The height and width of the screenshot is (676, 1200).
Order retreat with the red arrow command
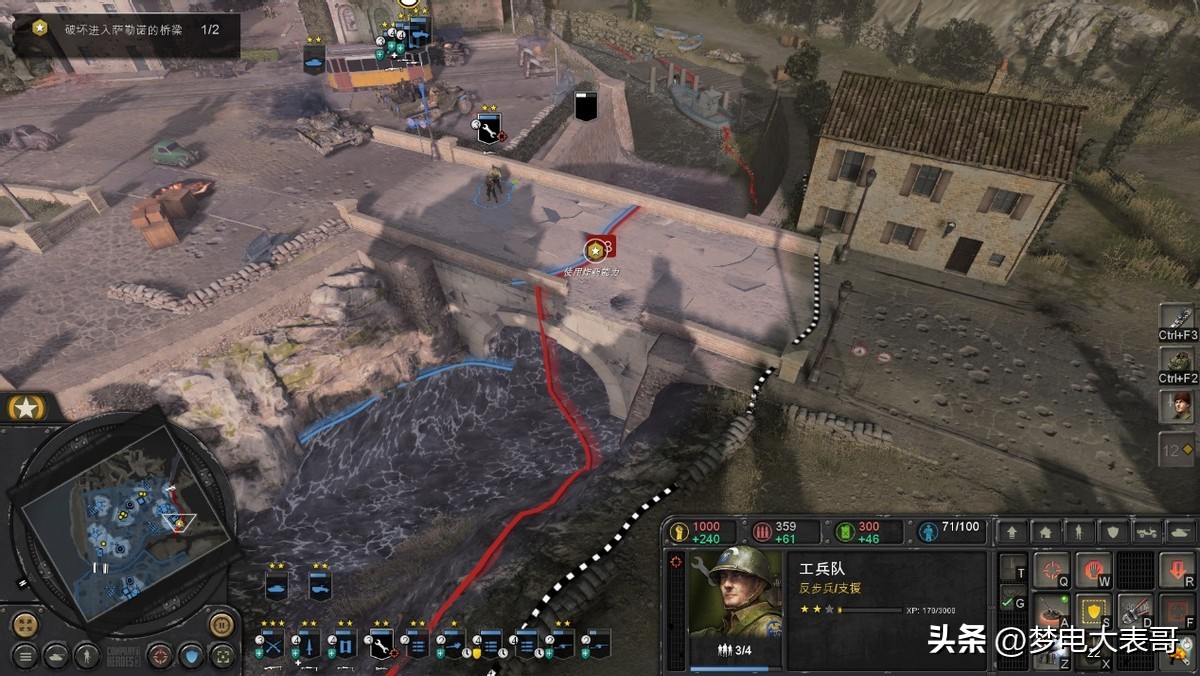(x=1178, y=571)
